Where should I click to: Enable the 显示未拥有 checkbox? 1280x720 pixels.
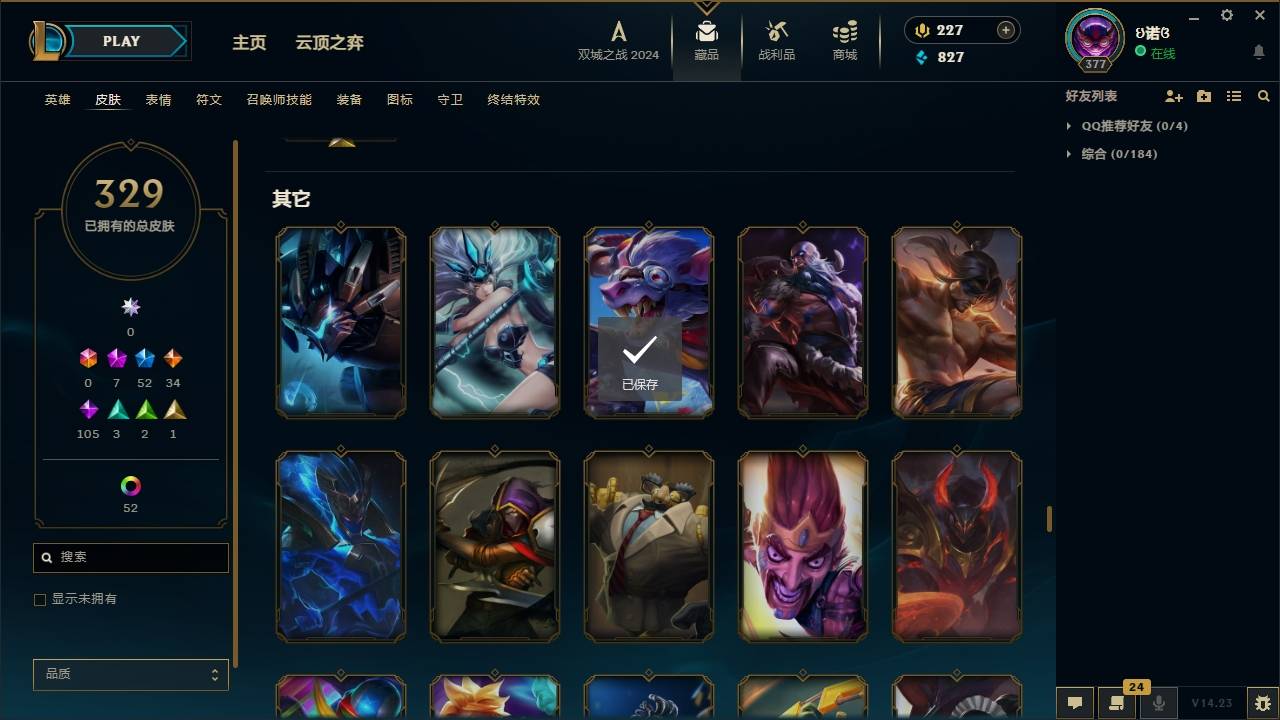coord(40,598)
